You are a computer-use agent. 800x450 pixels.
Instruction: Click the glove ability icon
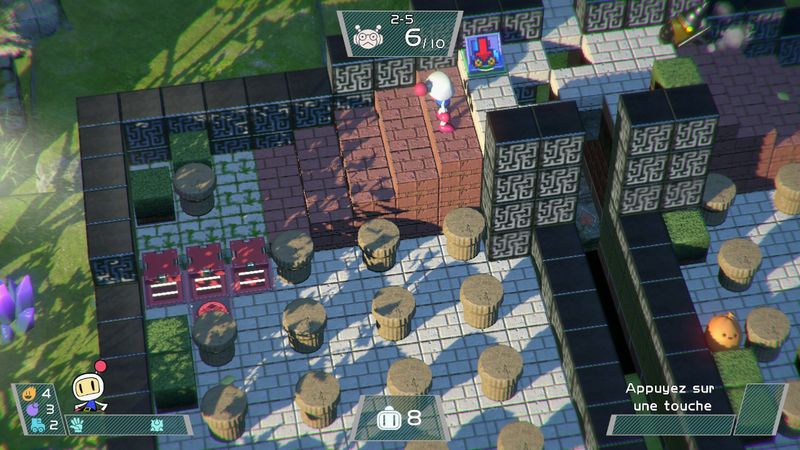pos(77,425)
